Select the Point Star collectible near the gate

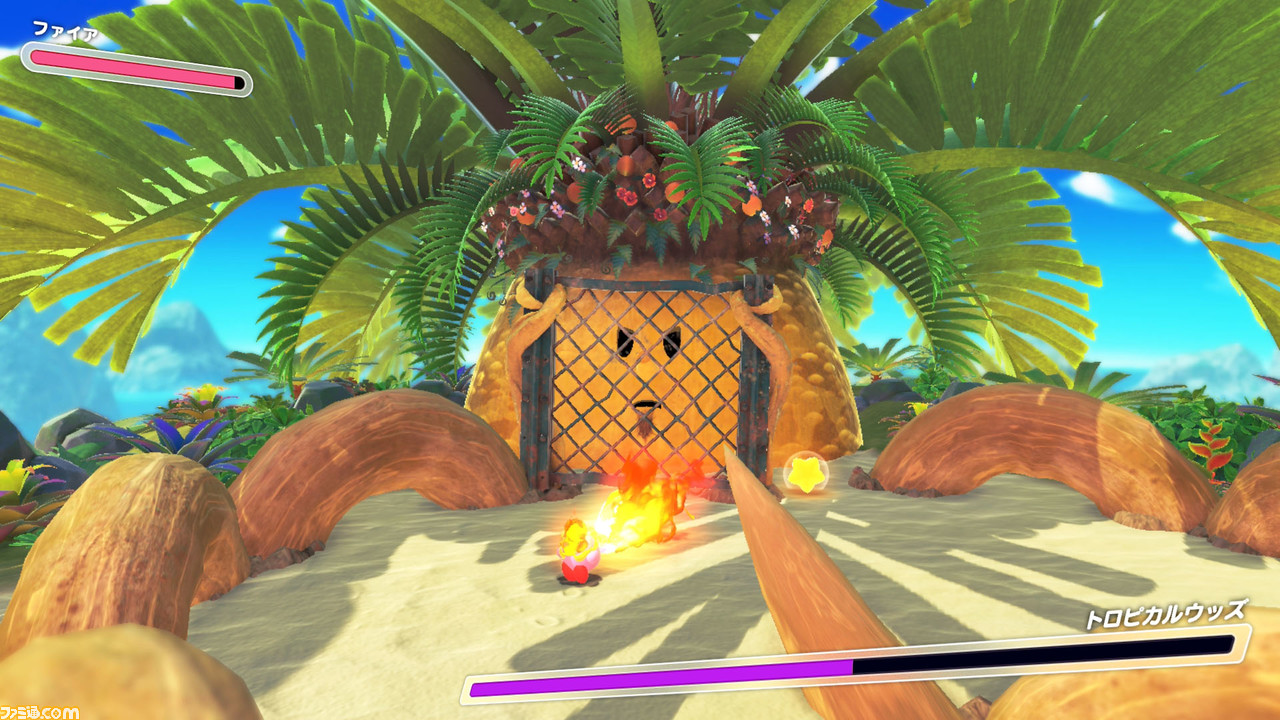pos(806,476)
